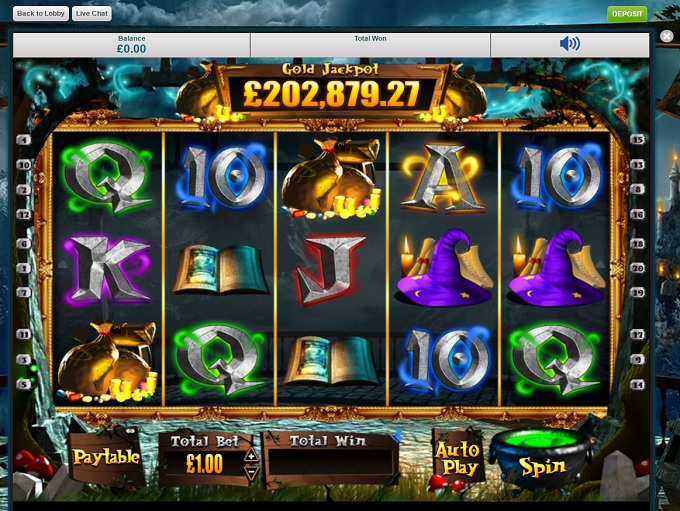680x511 pixels.
Task: Select payline number 15 marker
Action: (x=638, y=139)
